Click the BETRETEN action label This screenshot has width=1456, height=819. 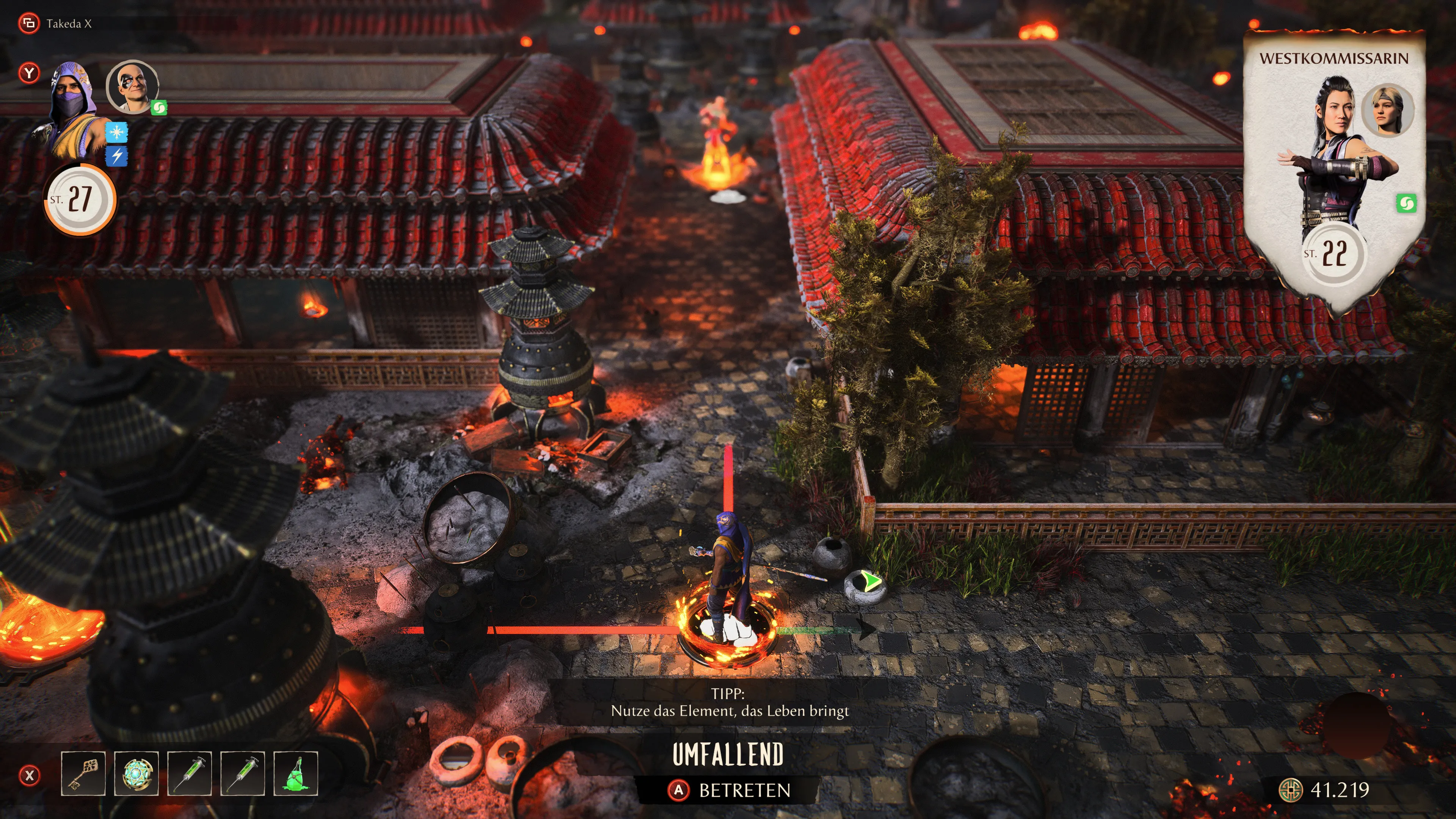(744, 790)
